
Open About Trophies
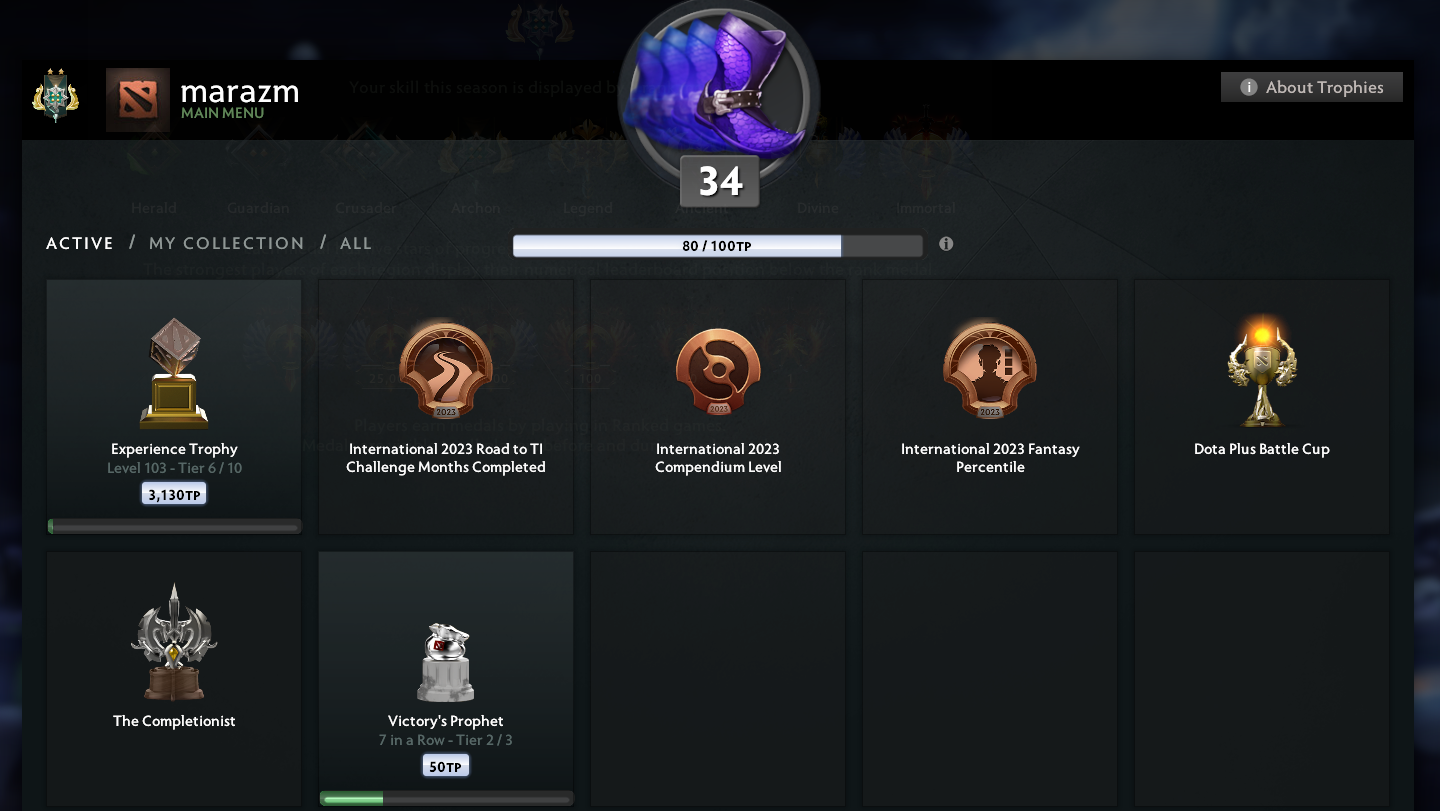tap(1311, 87)
